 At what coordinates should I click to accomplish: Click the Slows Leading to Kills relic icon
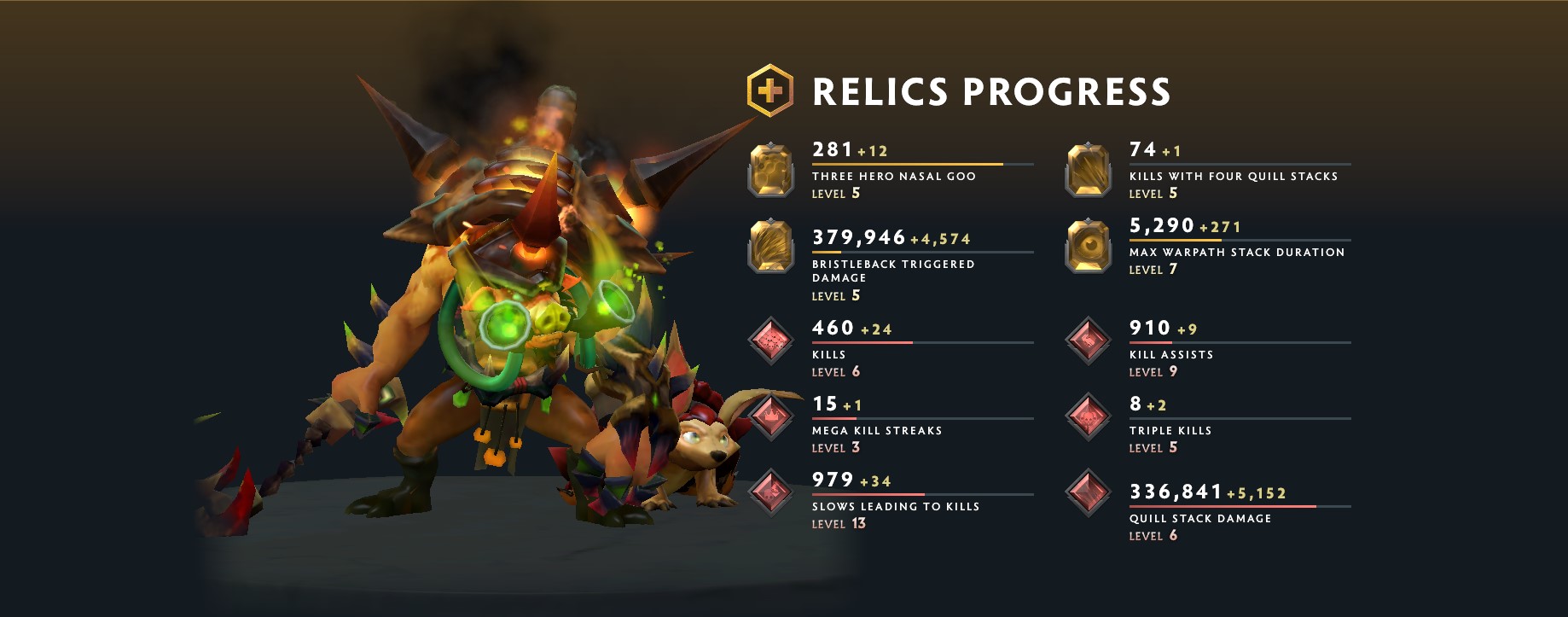[770, 492]
